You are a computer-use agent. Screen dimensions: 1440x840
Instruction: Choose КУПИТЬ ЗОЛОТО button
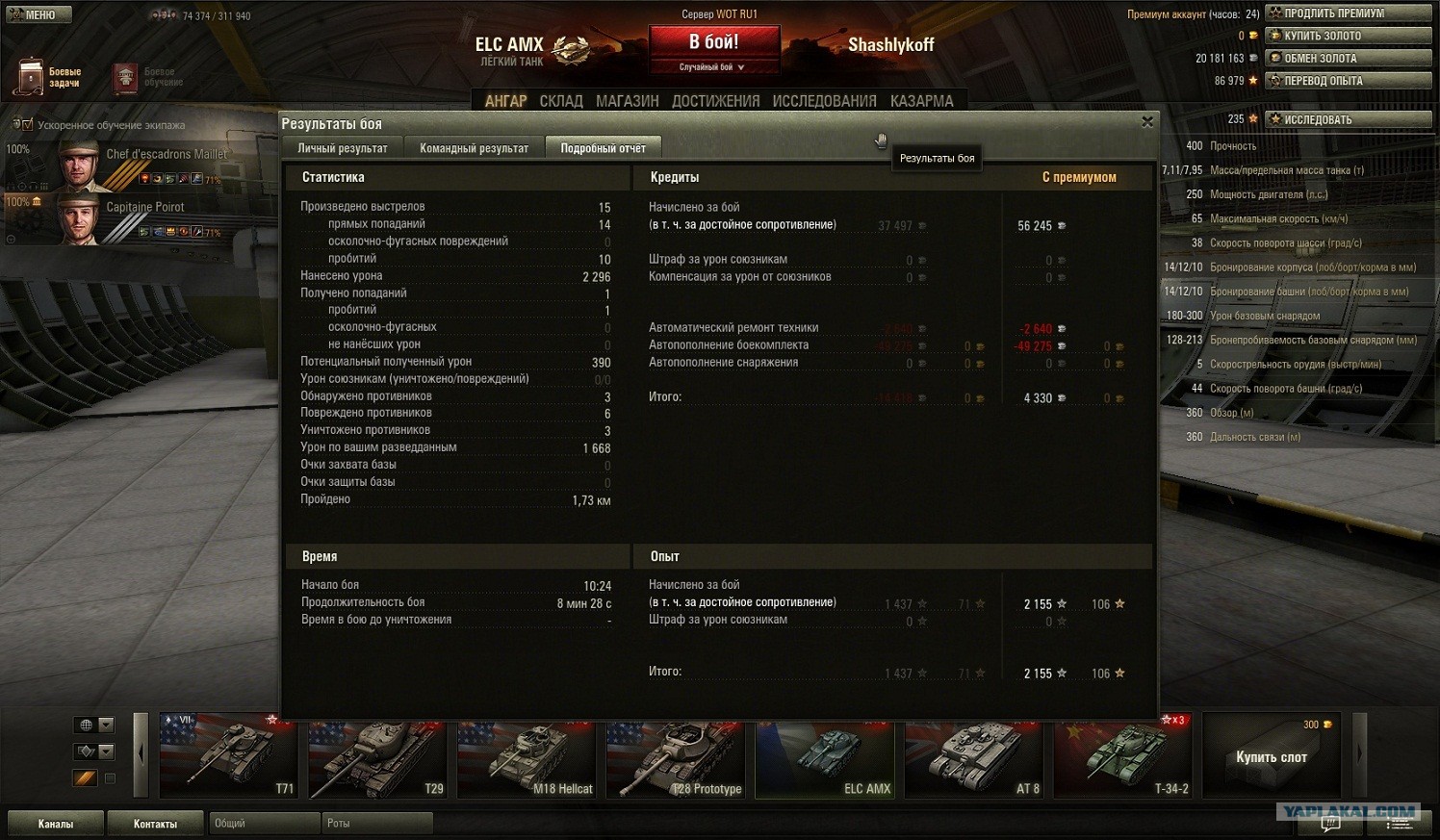pyautogui.click(x=1348, y=36)
